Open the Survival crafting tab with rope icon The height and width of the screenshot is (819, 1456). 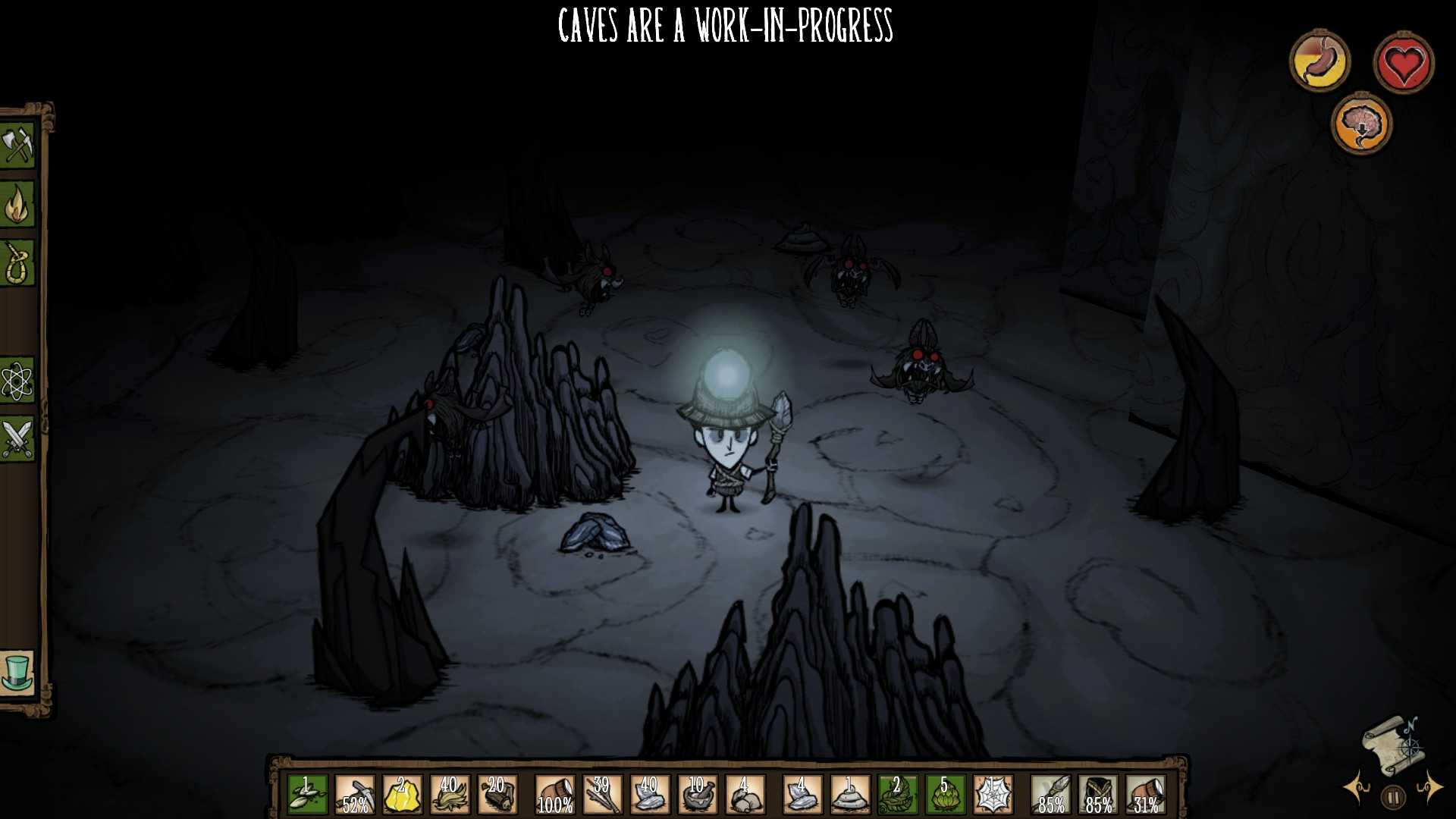point(17,263)
